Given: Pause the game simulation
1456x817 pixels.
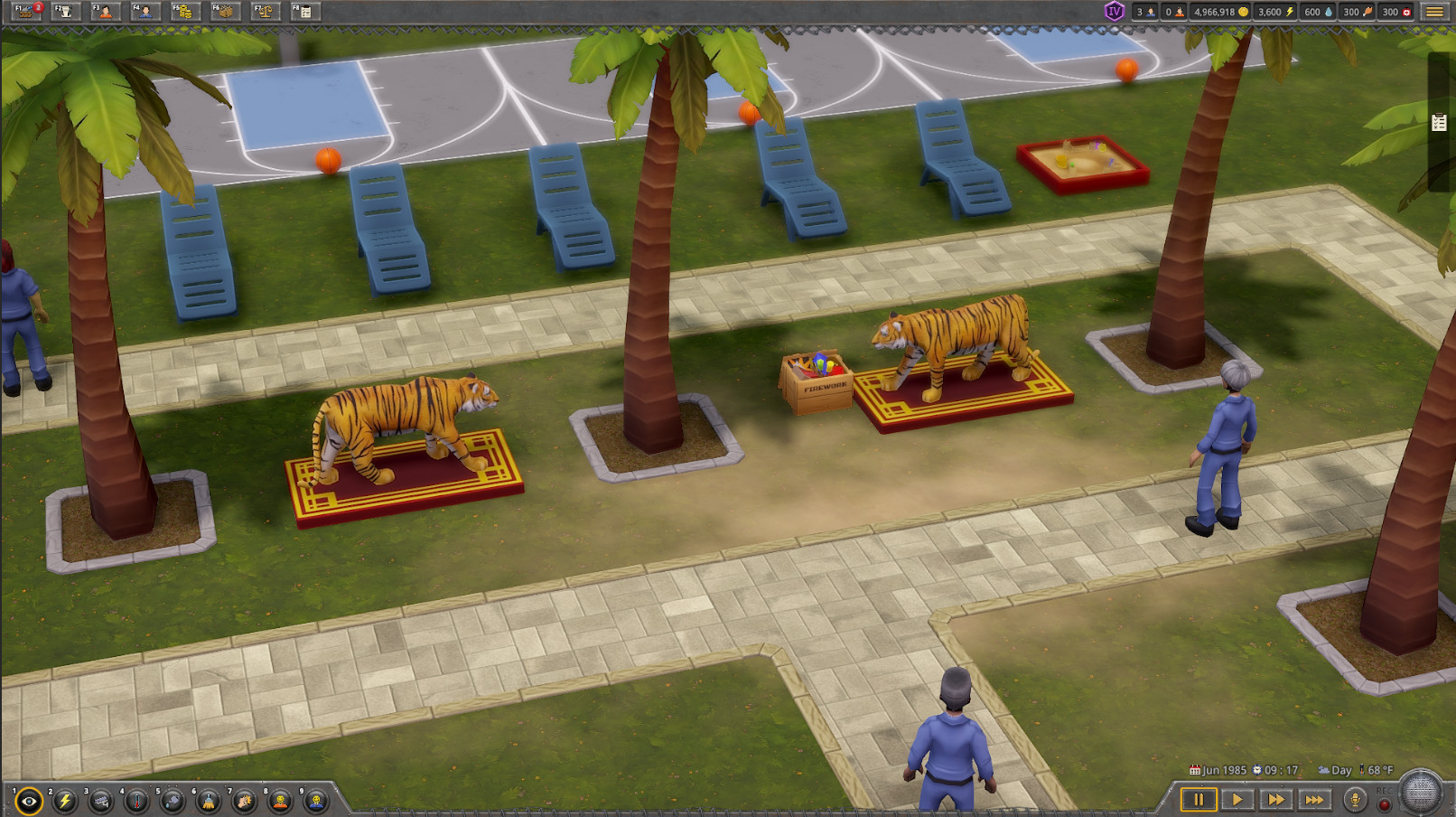Looking at the screenshot, I should point(1199,800).
